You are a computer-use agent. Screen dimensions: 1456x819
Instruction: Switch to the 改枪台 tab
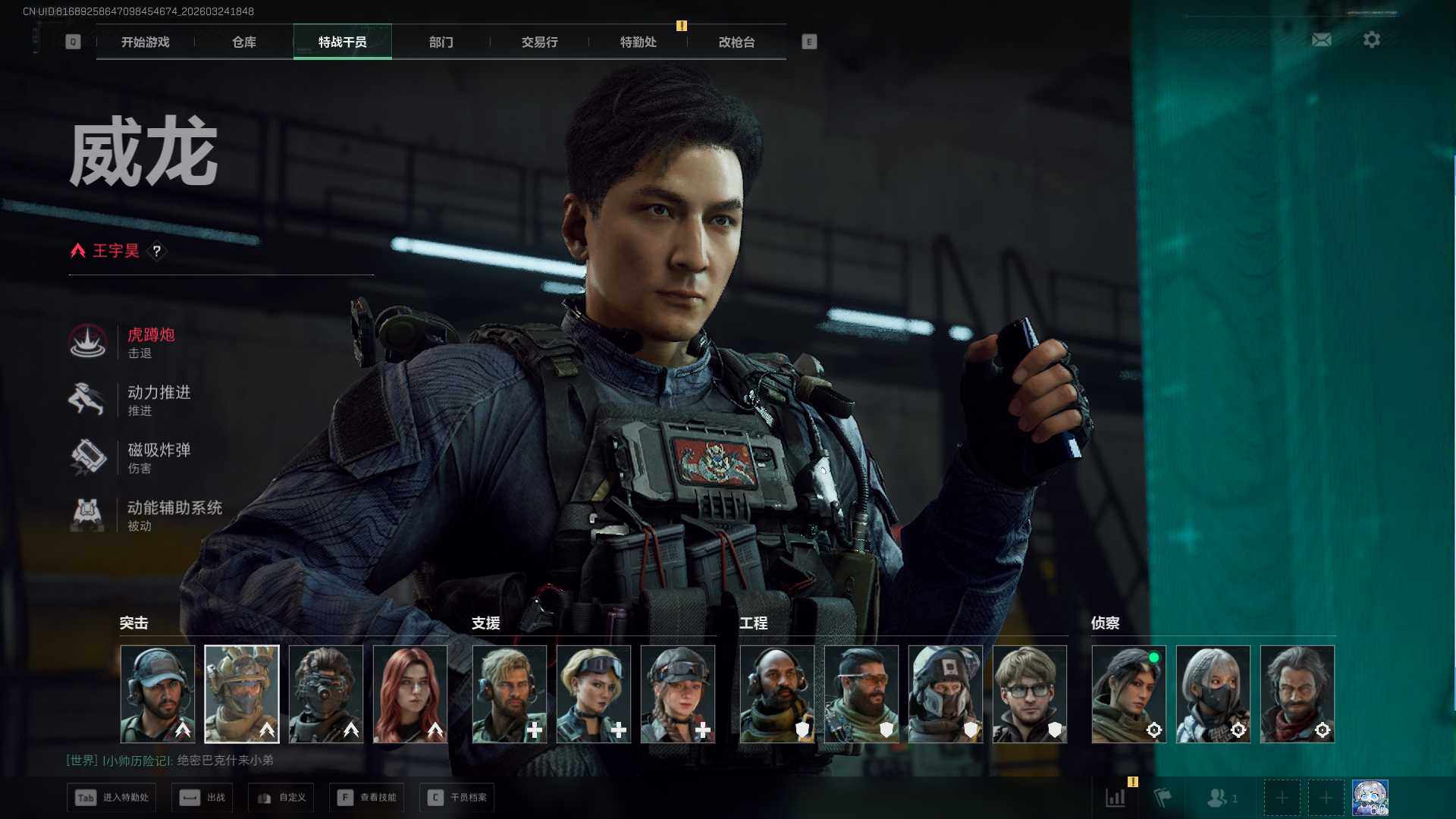[x=736, y=42]
